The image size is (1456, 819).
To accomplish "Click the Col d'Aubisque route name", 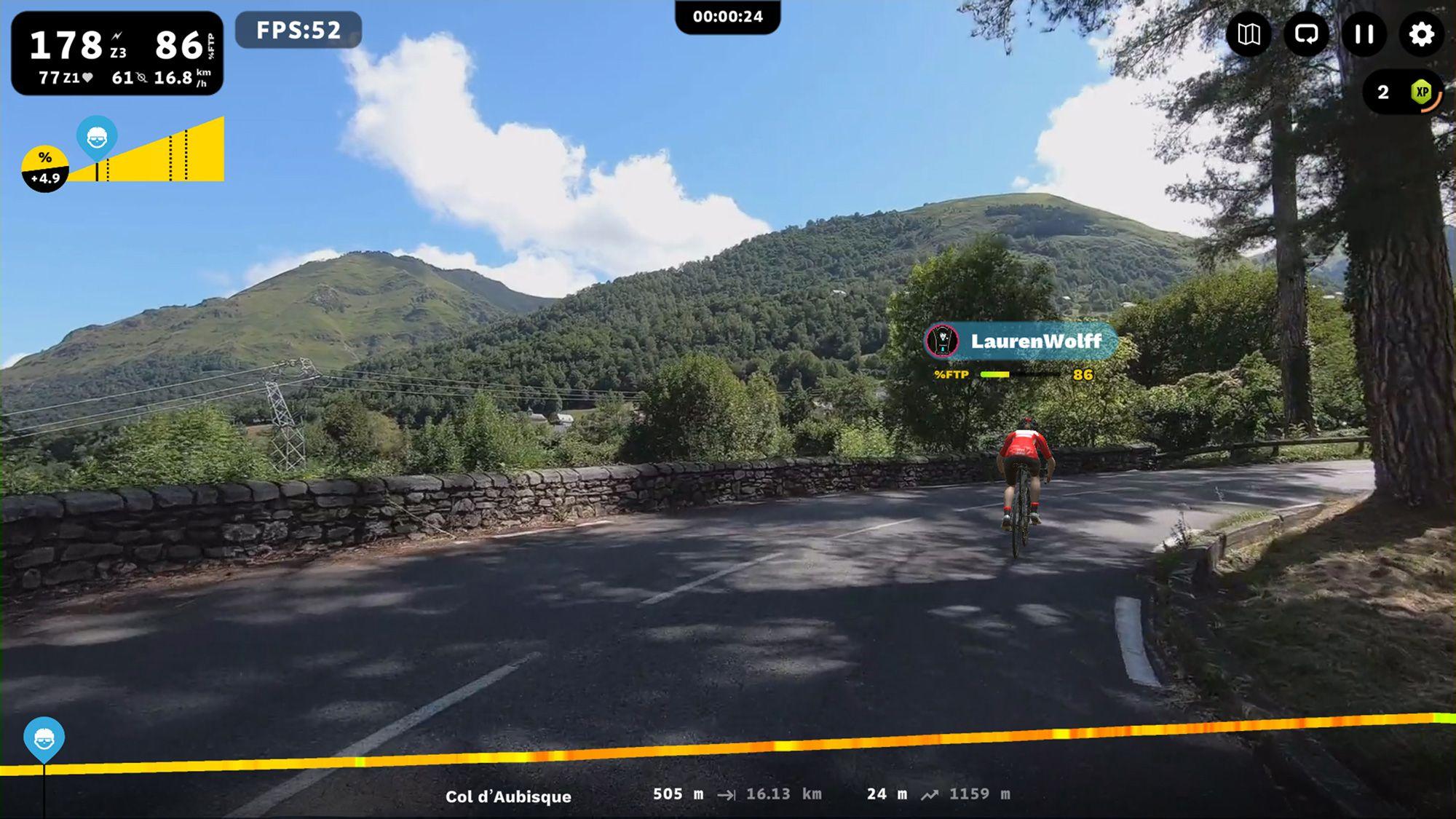I will 508,796.
